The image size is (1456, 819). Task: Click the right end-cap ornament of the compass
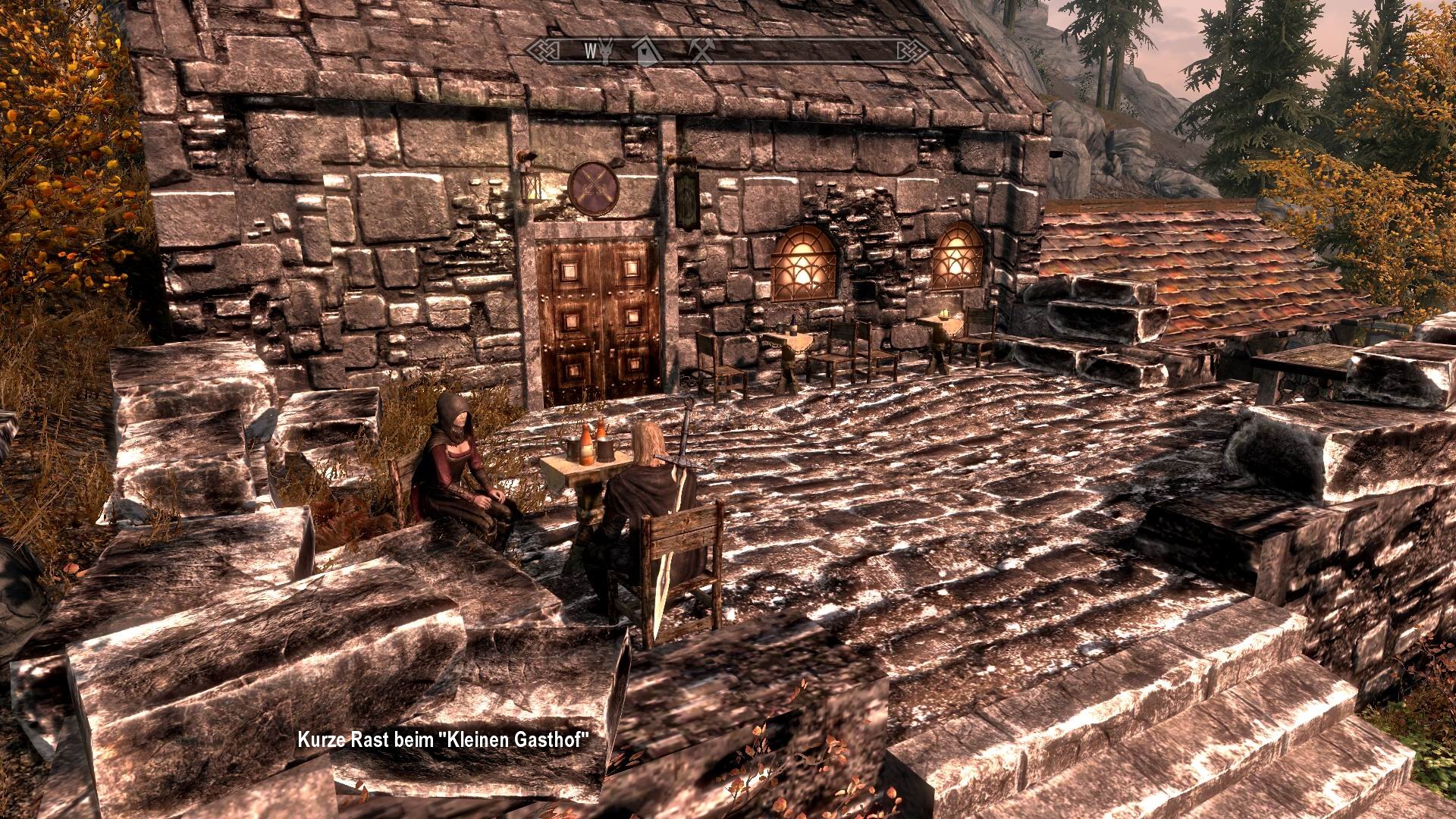[902, 51]
